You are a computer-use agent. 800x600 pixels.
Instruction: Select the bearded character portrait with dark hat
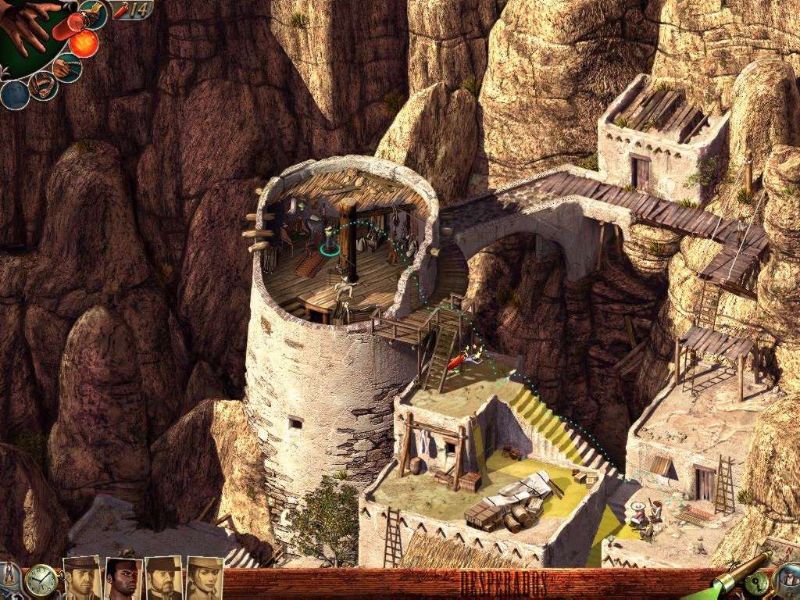pyautogui.click(x=163, y=578)
